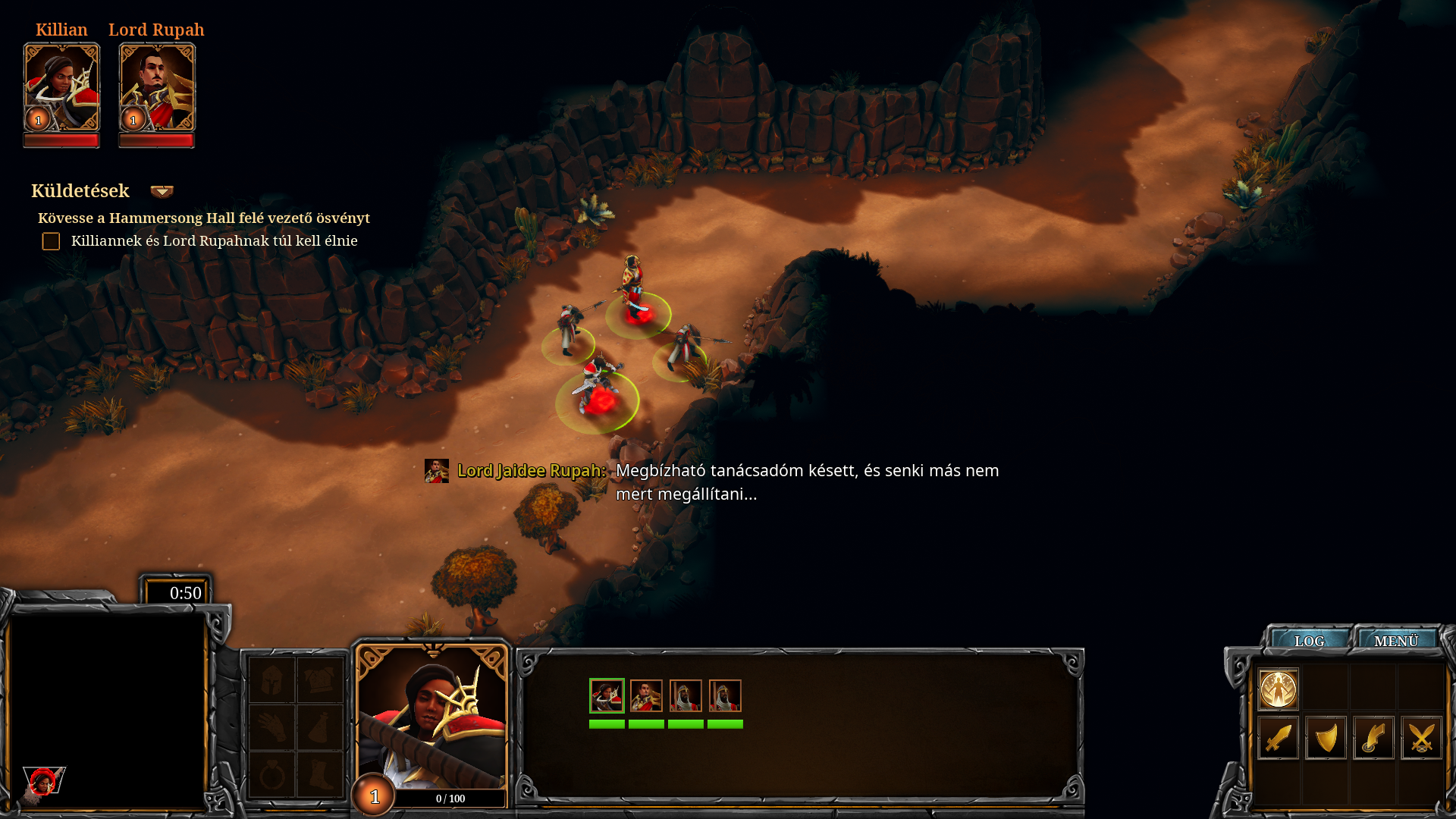Choose the crossed swords command
The width and height of the screenshot is (1456, 819).
click(1421, 737)
